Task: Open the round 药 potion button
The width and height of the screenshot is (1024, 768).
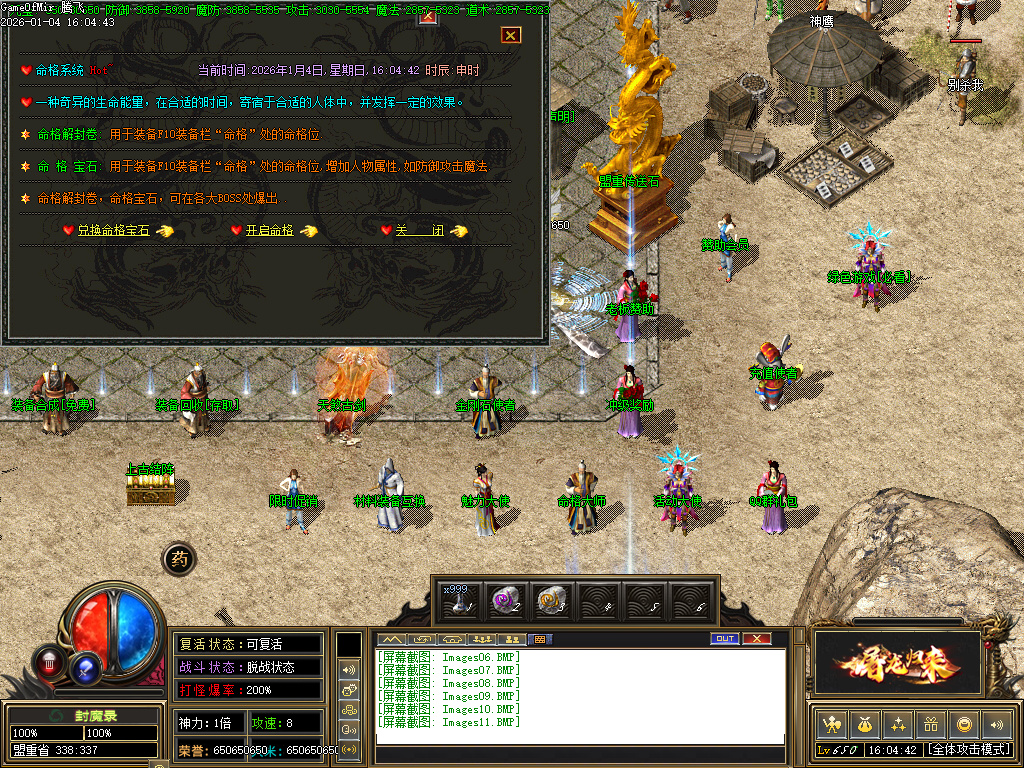Action: click(x=178, y=559)
